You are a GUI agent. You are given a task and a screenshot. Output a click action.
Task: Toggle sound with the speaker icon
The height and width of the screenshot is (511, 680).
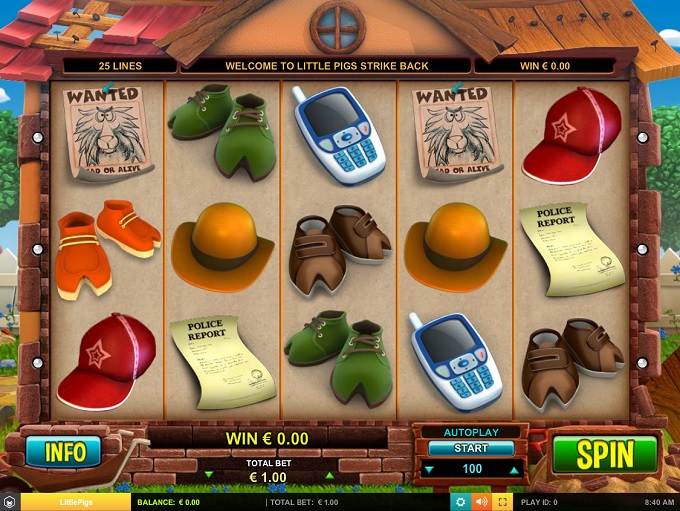click(481, 501)
